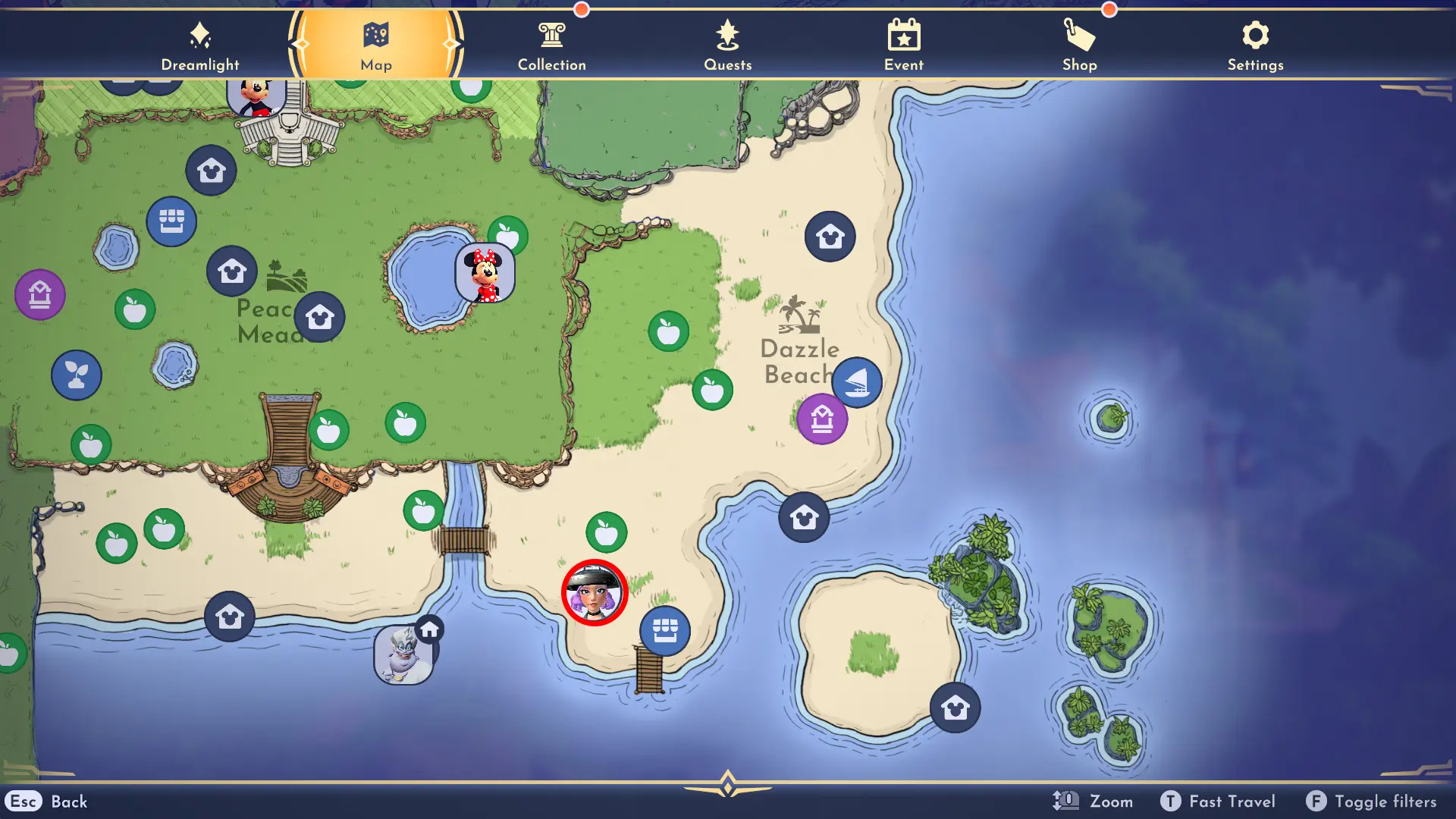Open the Settings menu
Screen dimensions: 1456x819
[1255, 44]
